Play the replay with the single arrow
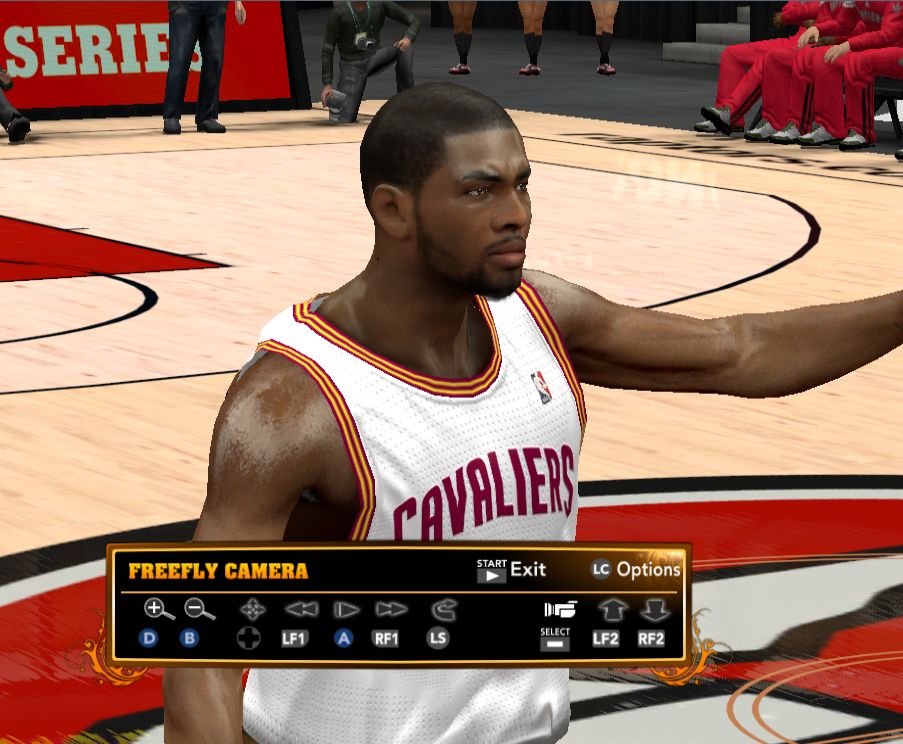903x744 pixels. [346, 609]
